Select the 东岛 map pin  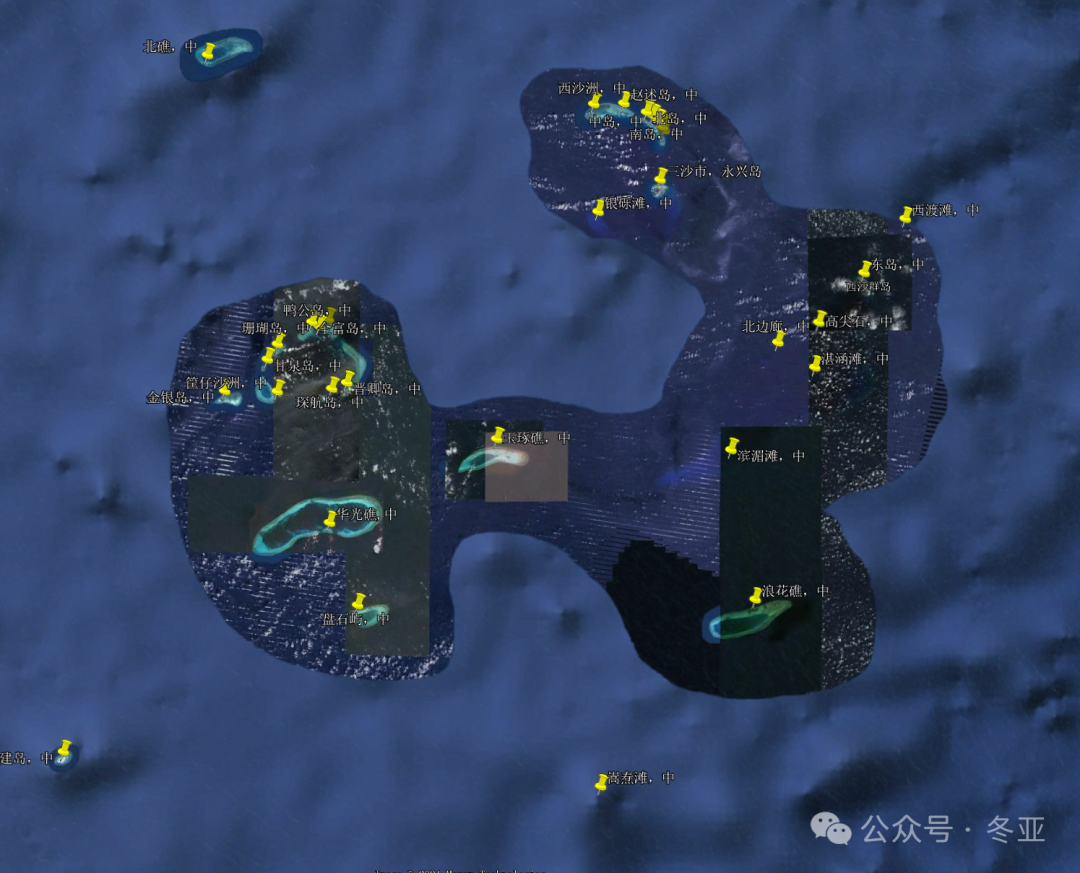(865, 269)
